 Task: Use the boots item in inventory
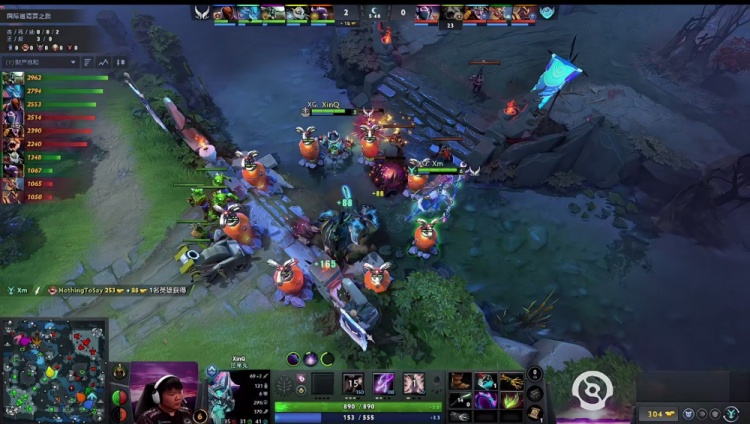(461, 381)
